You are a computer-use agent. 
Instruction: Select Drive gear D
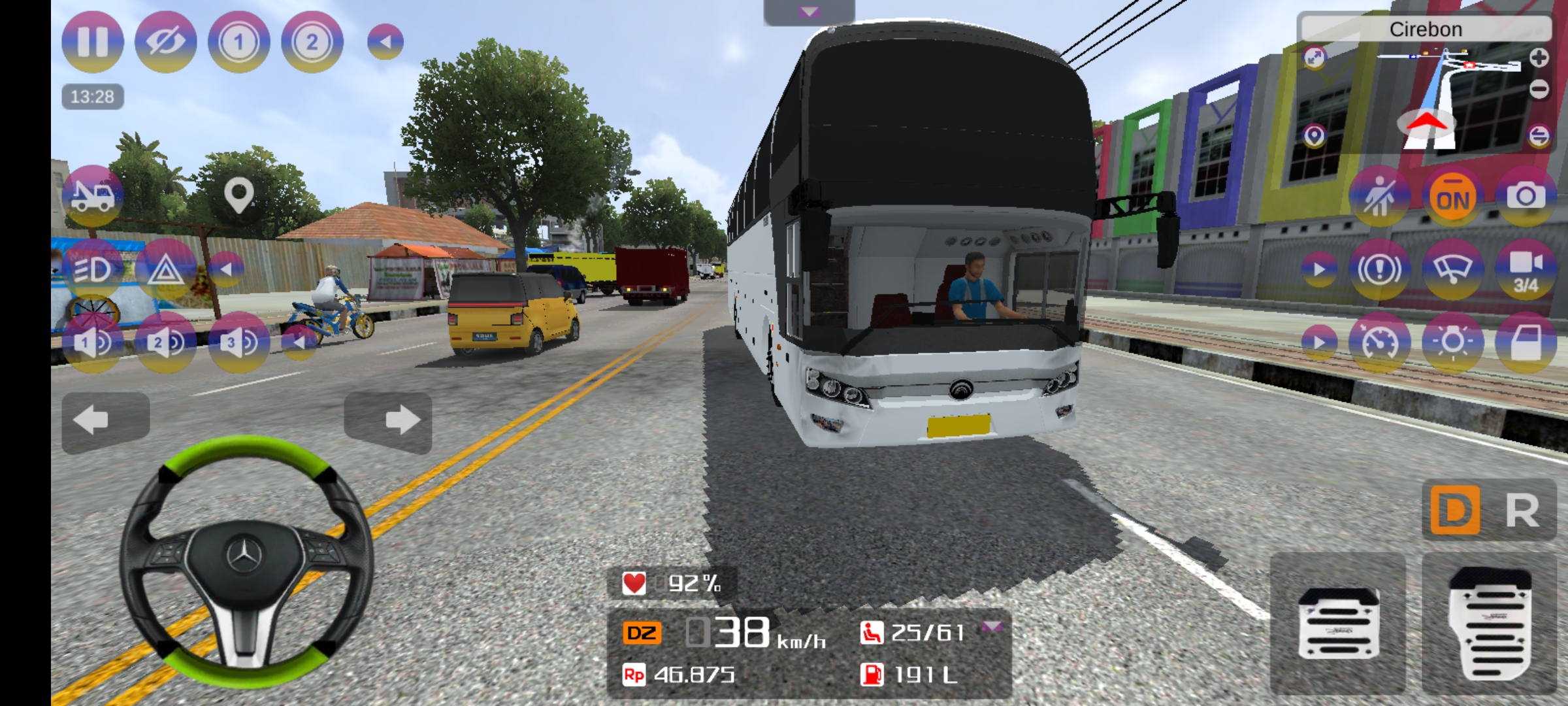1455,511
